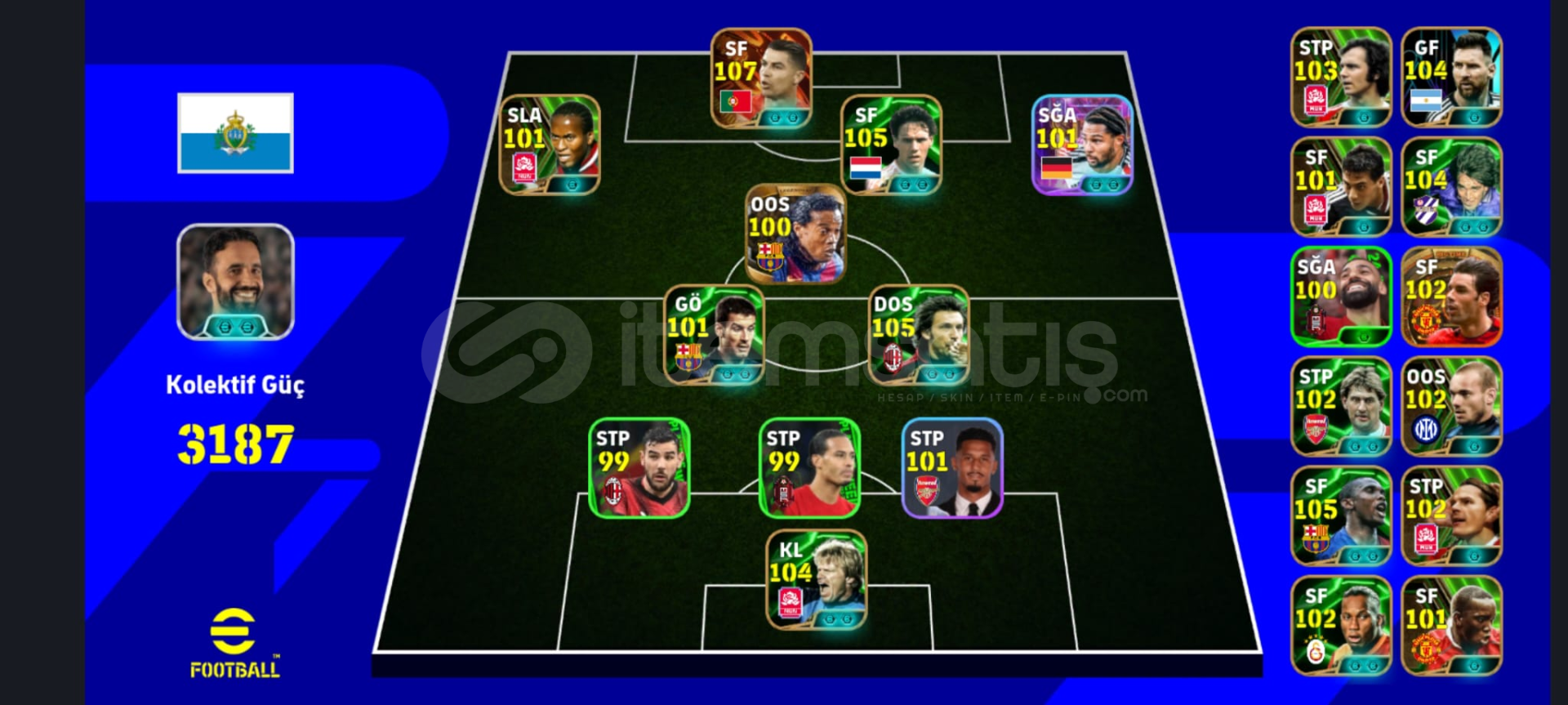This screenshot has height=705, width=1568.
Task: Click the SF 105 Eto'o bench card
Action: 1339,515
